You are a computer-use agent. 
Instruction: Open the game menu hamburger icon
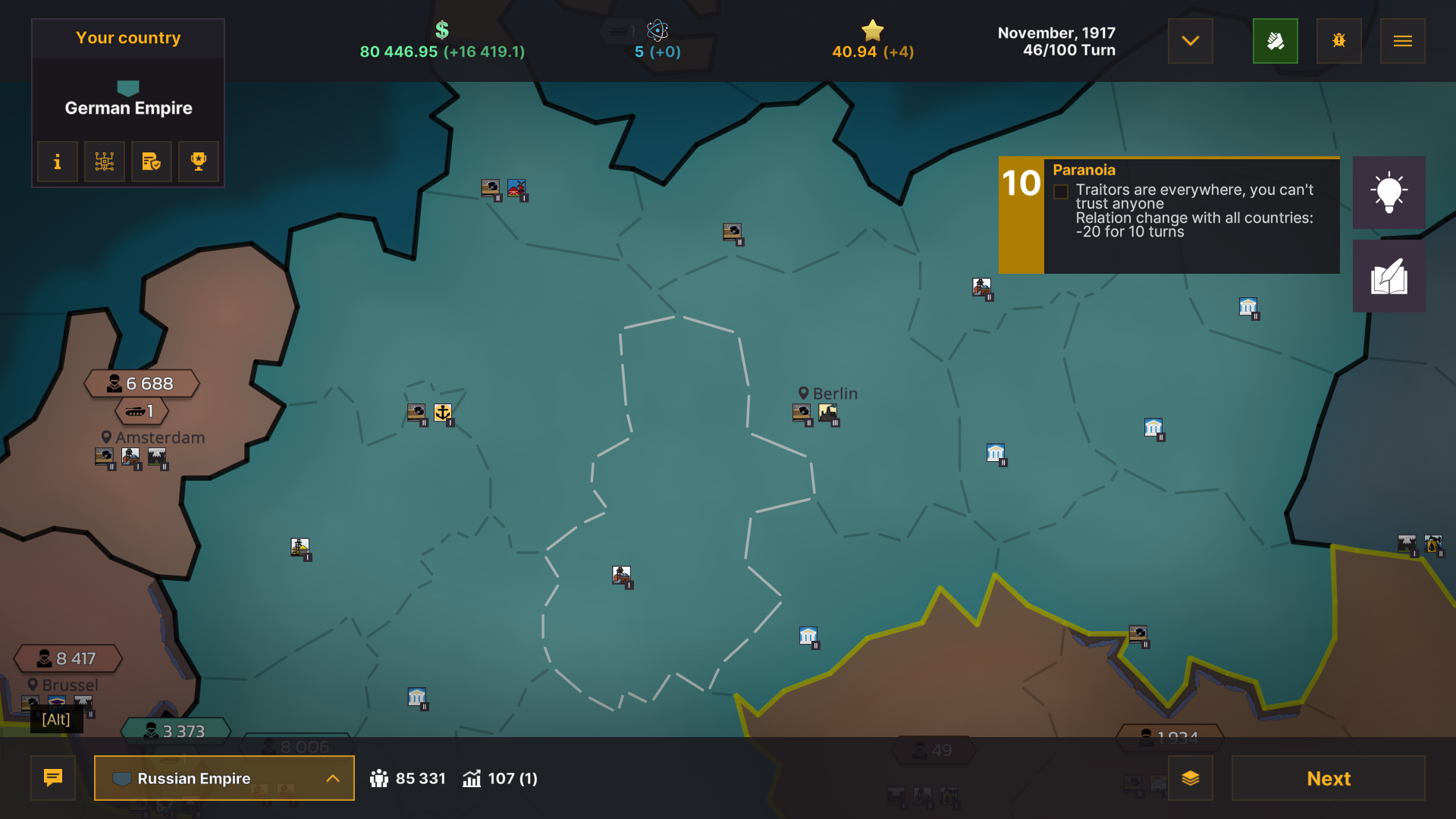tap(1402, 41)
